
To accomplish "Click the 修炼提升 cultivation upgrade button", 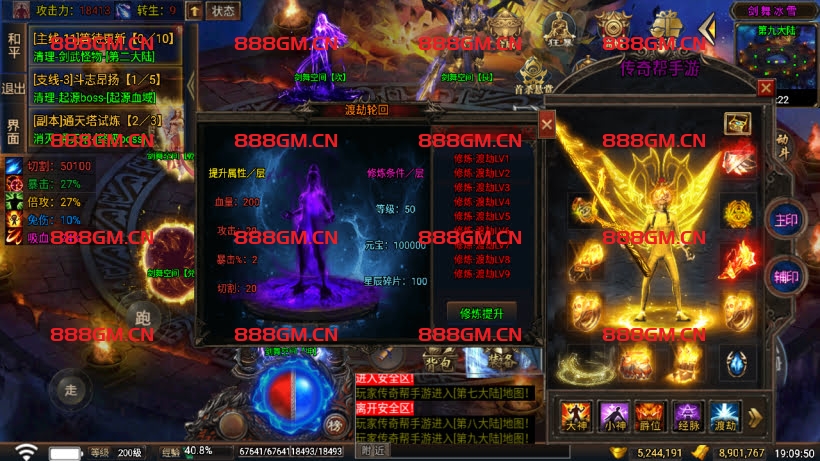I will pyautogui.click(x=481, y=312).
